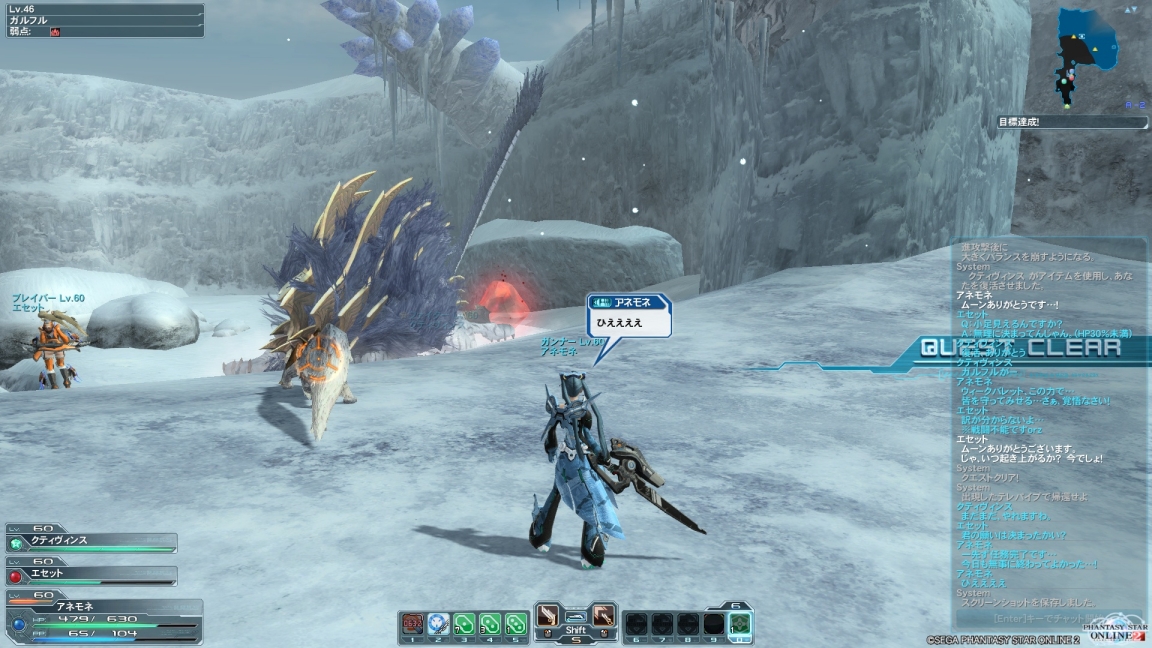Use the green item in hotbar slot 5

click(x=515, y=622)
